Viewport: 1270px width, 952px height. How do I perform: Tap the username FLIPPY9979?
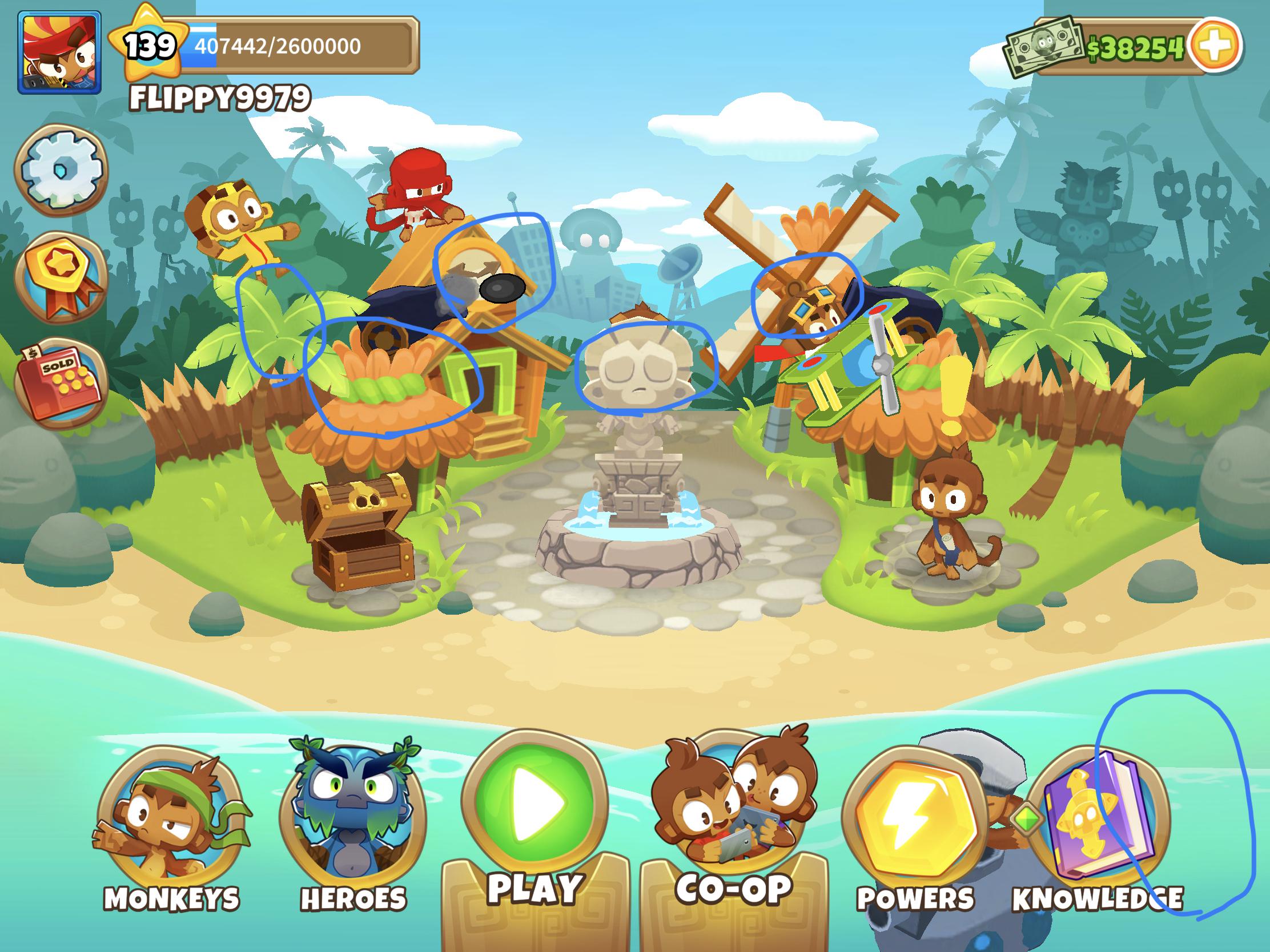(218, 96)
